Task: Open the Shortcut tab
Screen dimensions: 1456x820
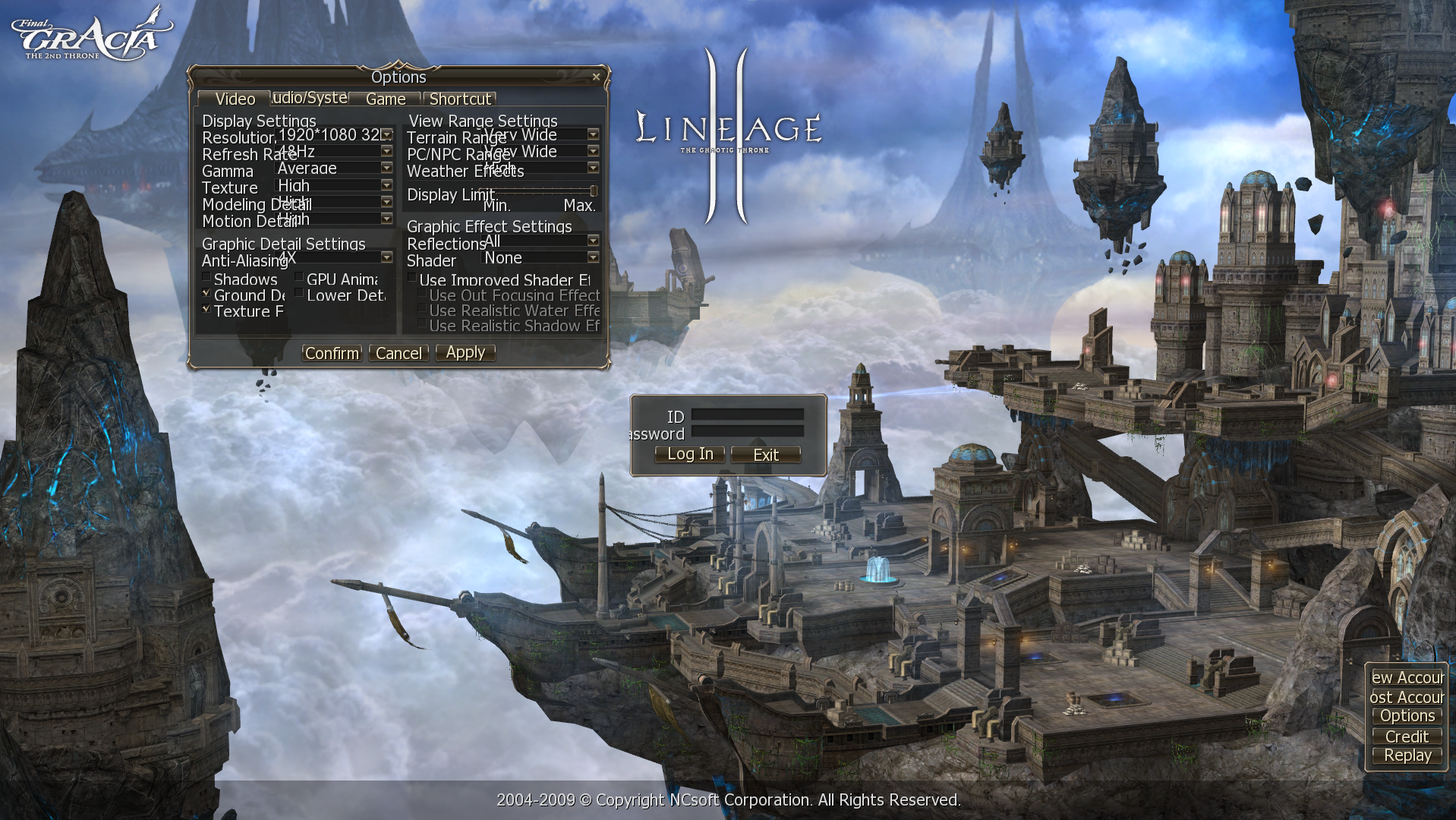Action: coord(459,99)
